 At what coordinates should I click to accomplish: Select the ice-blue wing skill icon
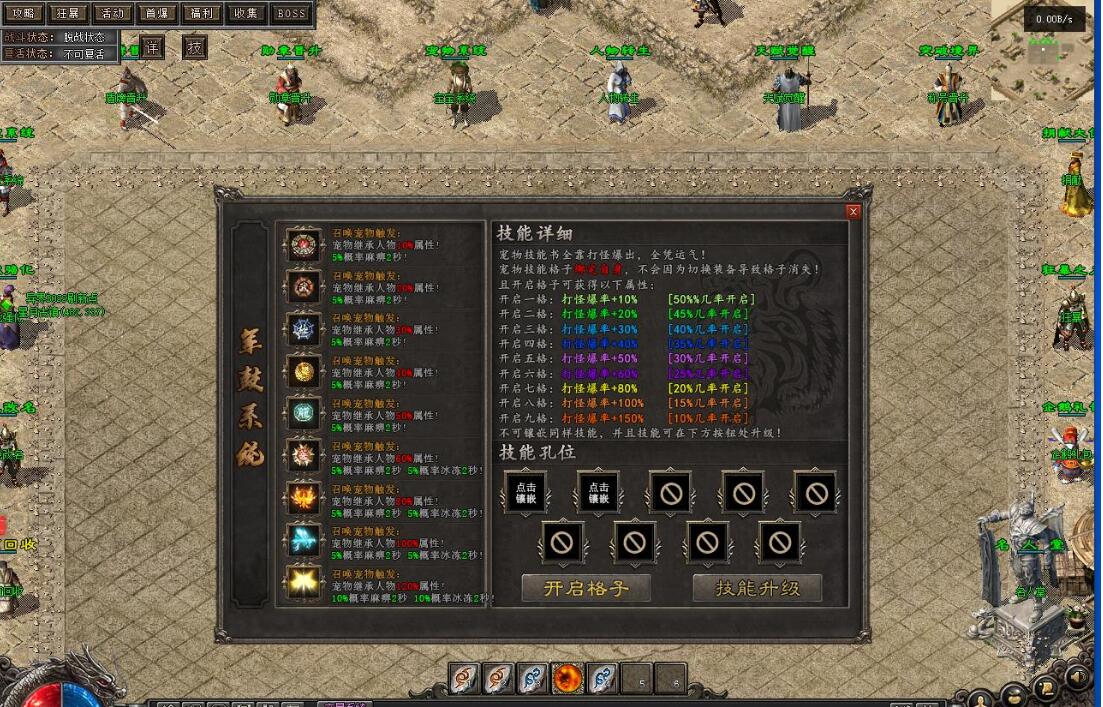(302, 540)
